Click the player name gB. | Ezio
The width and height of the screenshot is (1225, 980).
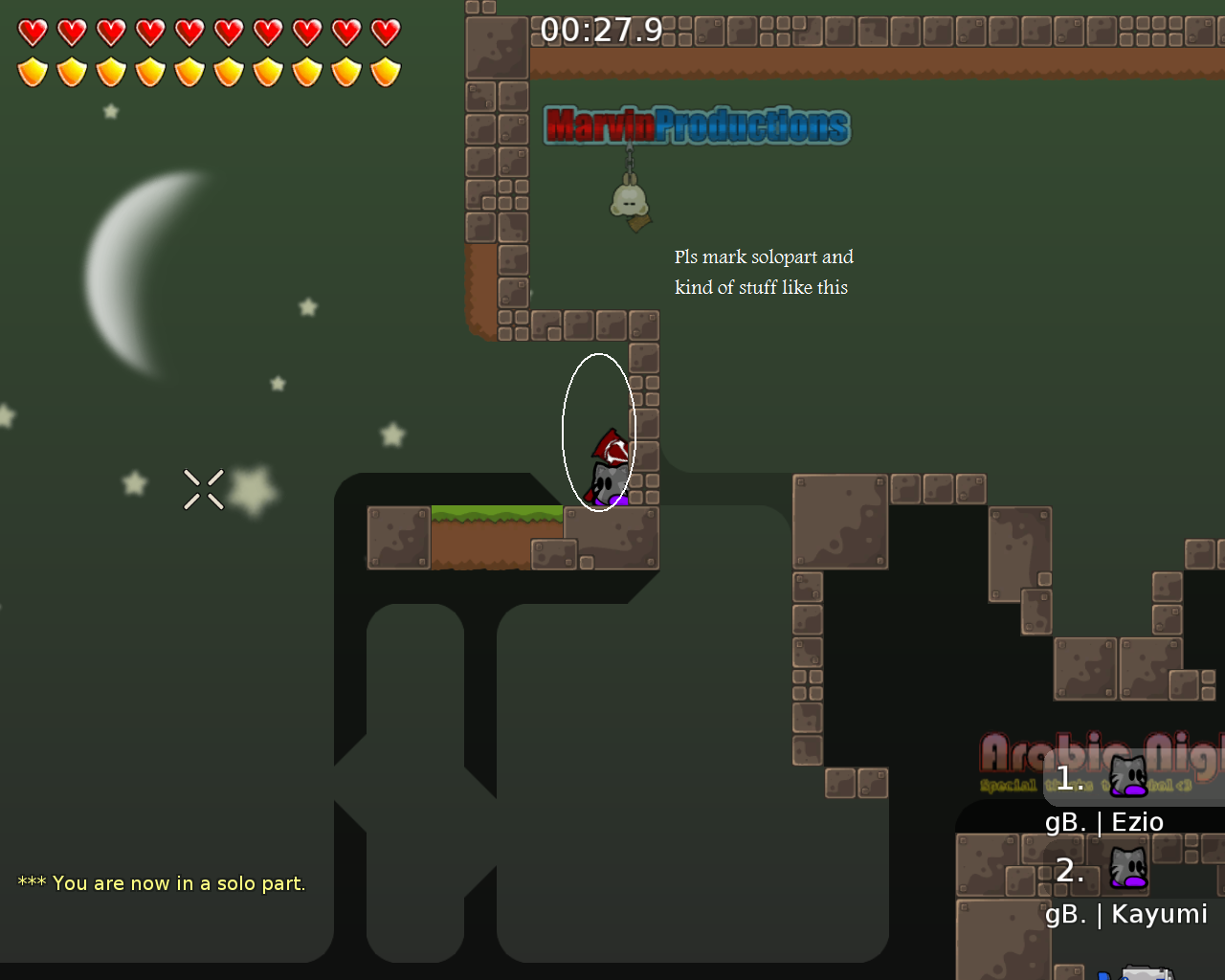pyautogui.click(x=1103, y=821)
